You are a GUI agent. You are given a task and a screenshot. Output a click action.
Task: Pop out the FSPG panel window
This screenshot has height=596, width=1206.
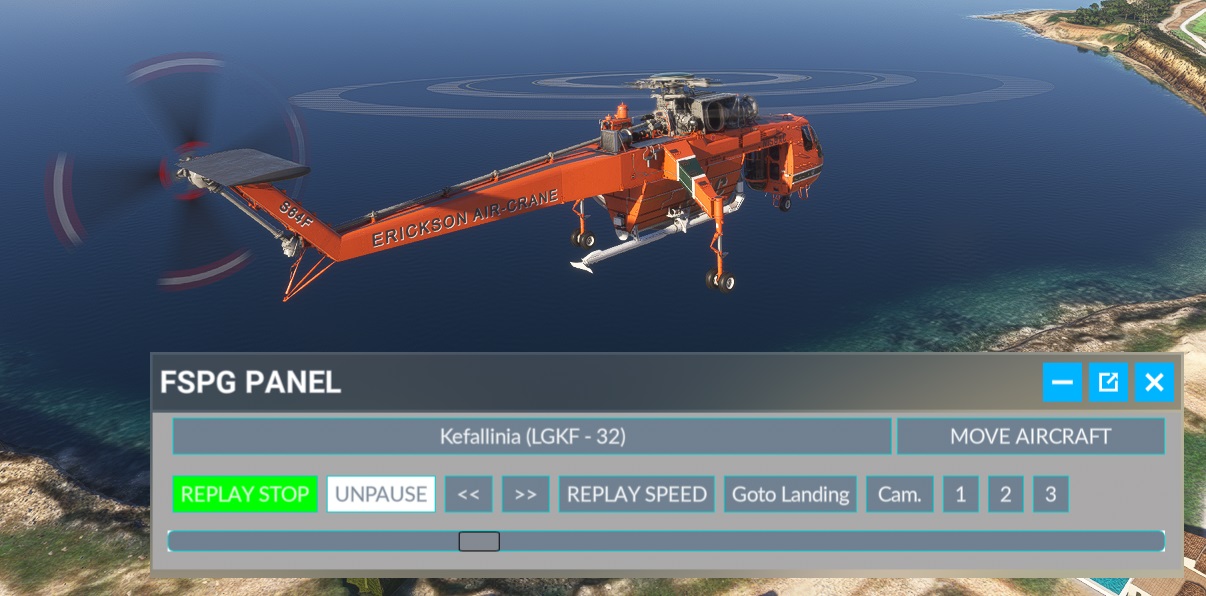[1108, 382]
